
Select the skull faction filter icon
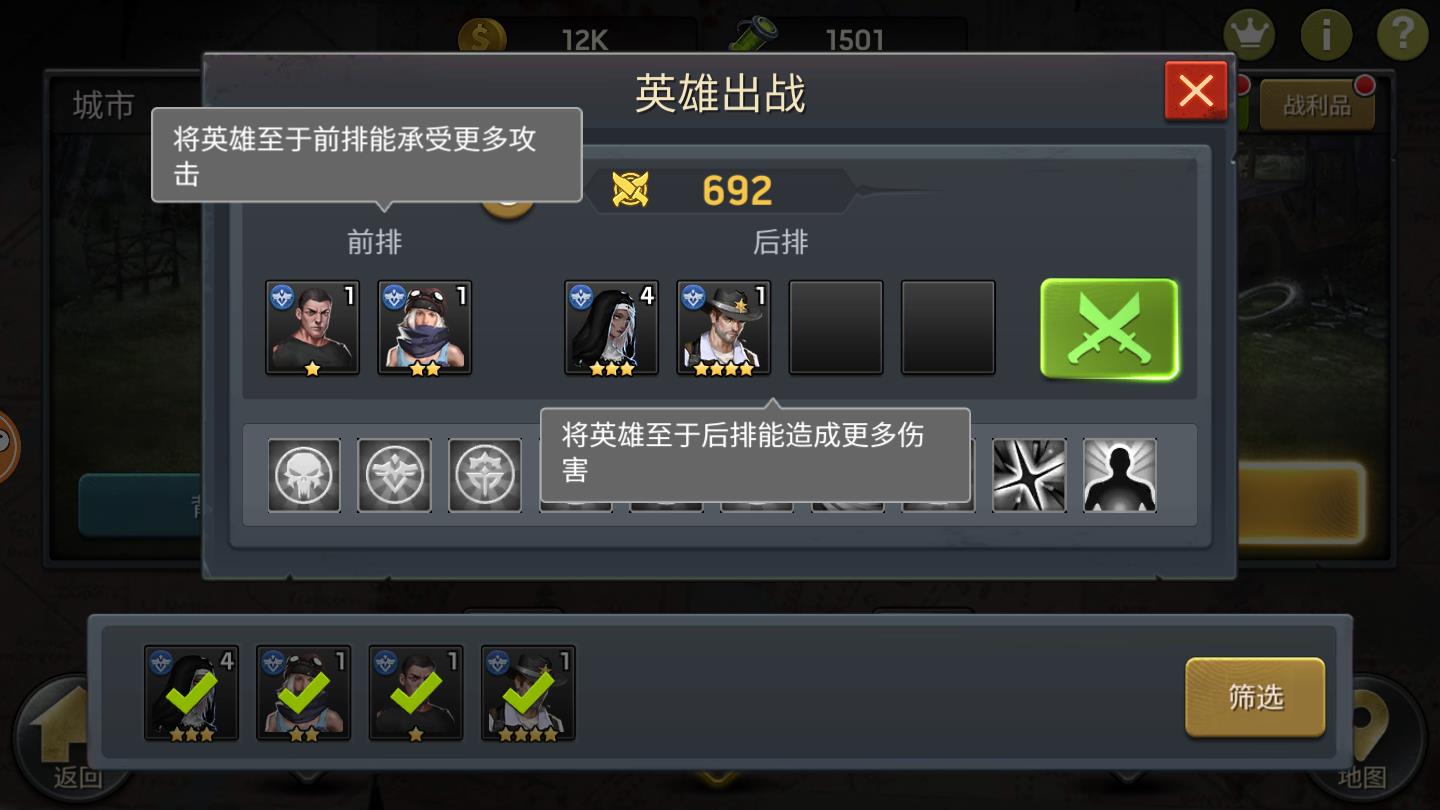point(304,475)
